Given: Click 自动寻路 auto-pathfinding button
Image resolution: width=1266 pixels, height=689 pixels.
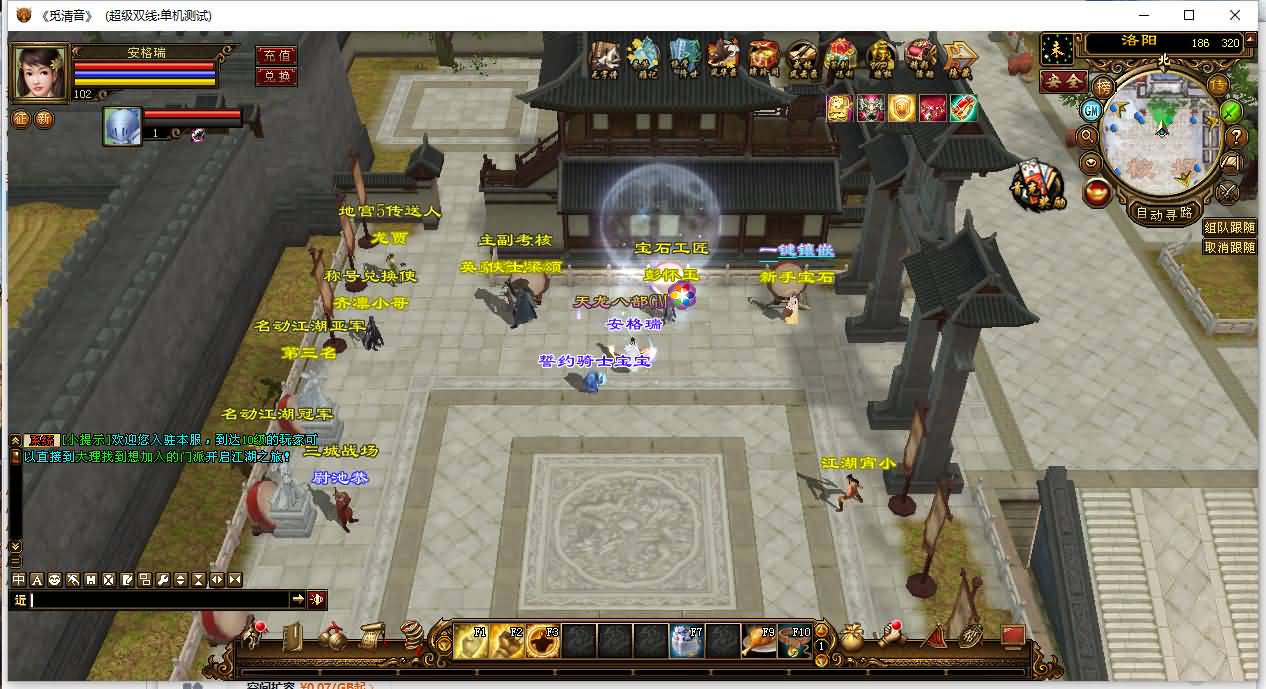Looking at the screenshot, I should tap(1164, 212).
